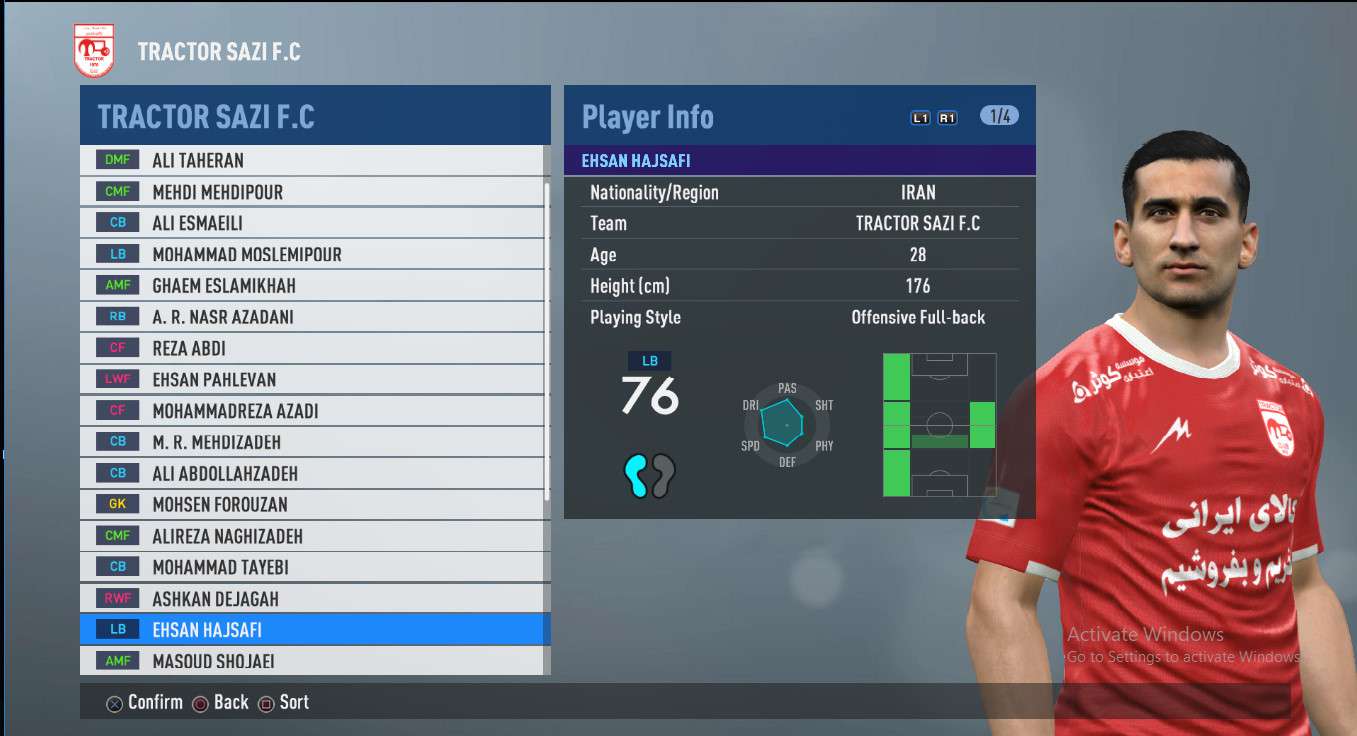The image size is (1357, 736).
Task: Click on Ghaem Eslamikhah's entry
Action: point(312,285)
